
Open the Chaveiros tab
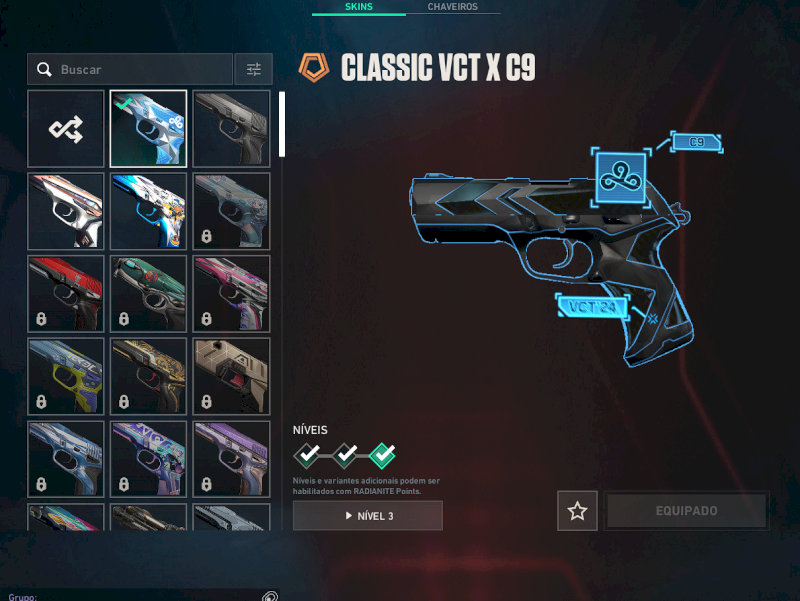(x=452, y=7)
